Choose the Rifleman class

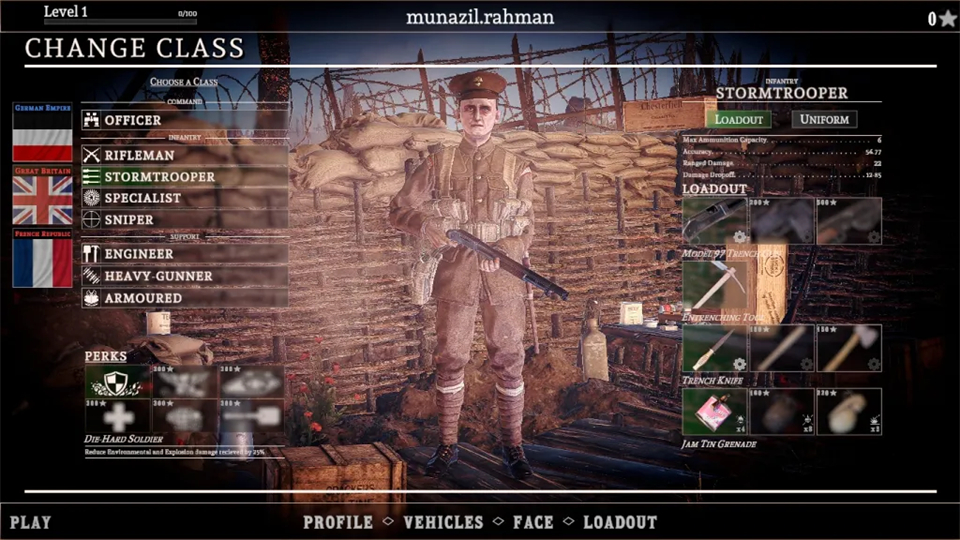pos(139,155)
